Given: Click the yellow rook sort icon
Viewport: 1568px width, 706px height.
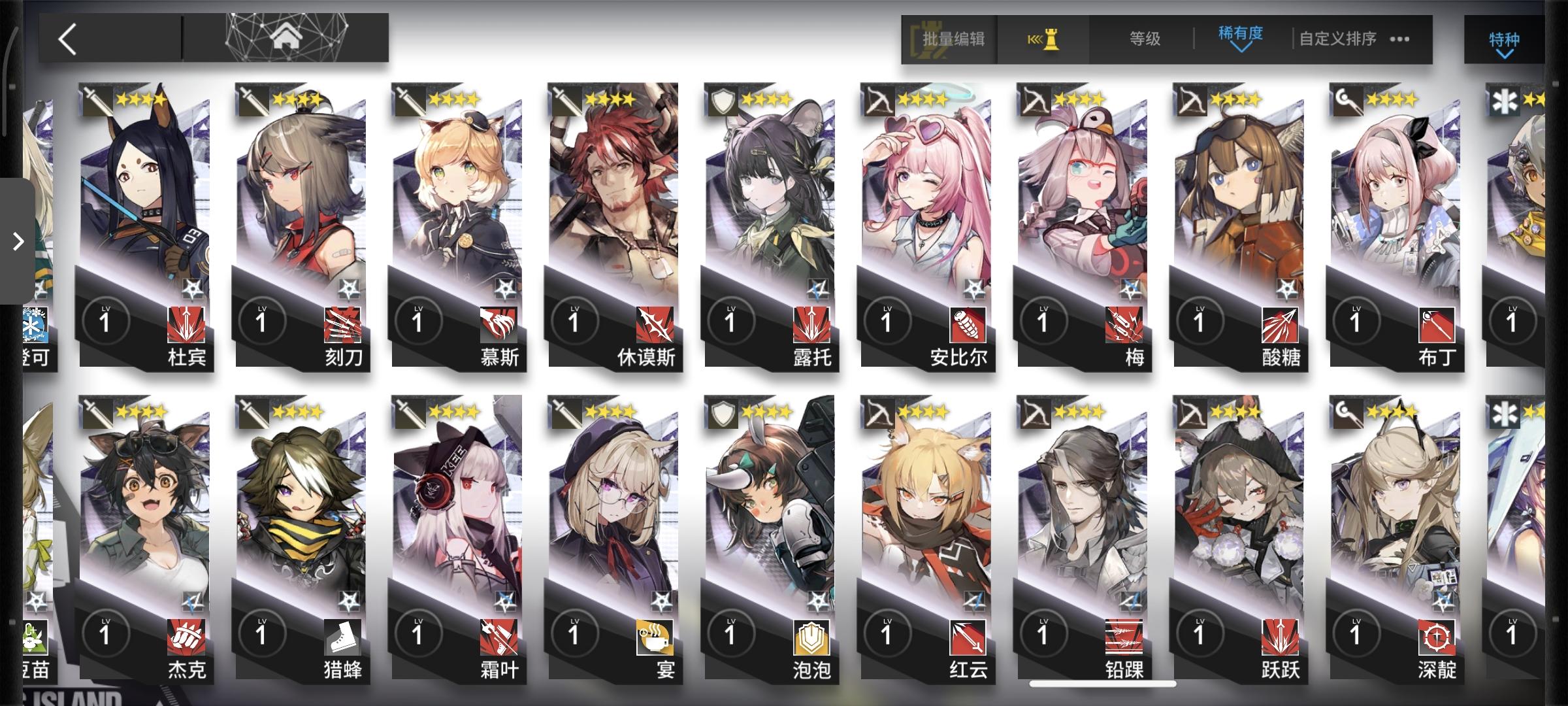Looking at the screenshot, I should tap(1044, 39).
